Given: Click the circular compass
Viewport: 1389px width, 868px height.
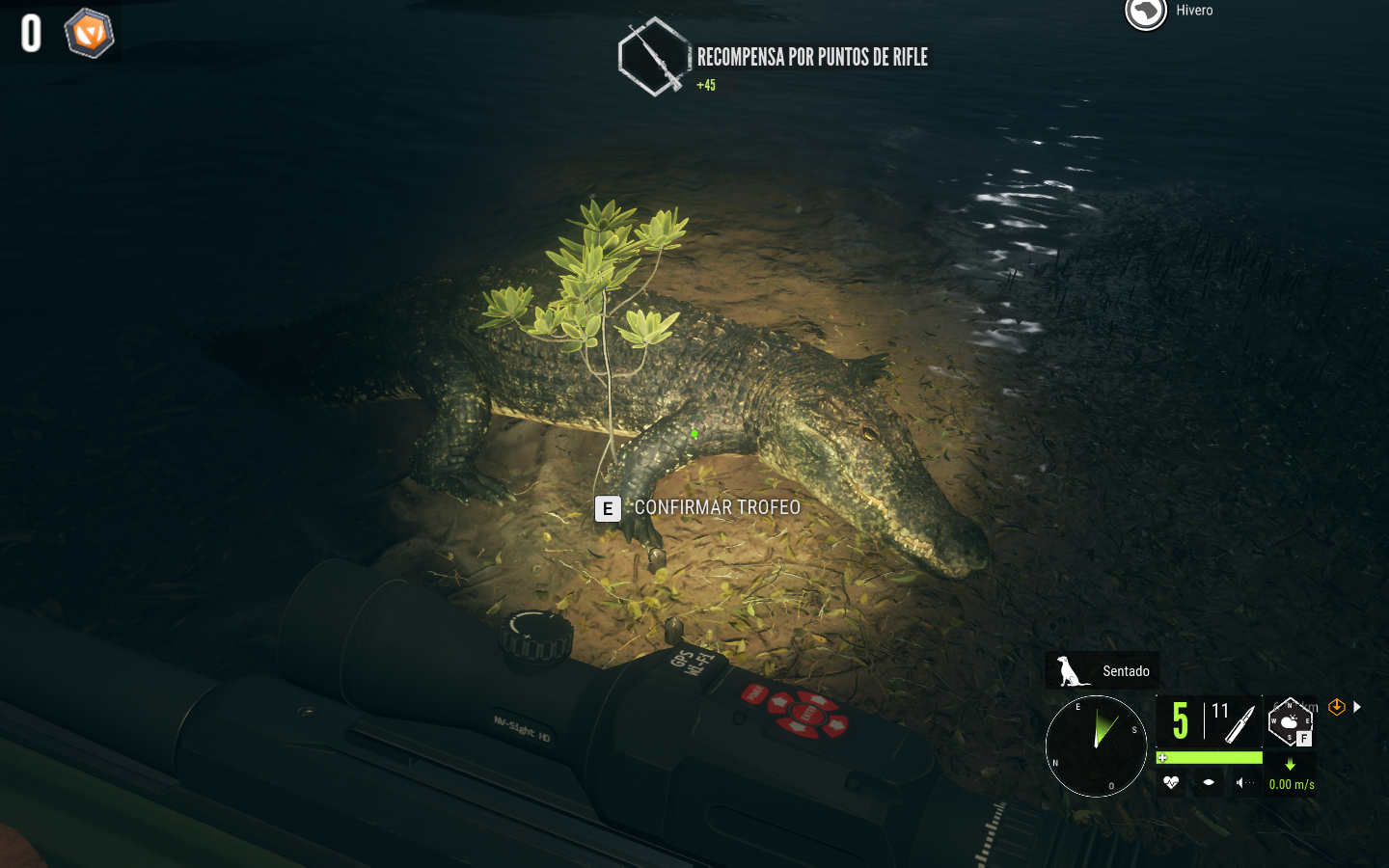Looking at the screenshot, I should 1096,746.
